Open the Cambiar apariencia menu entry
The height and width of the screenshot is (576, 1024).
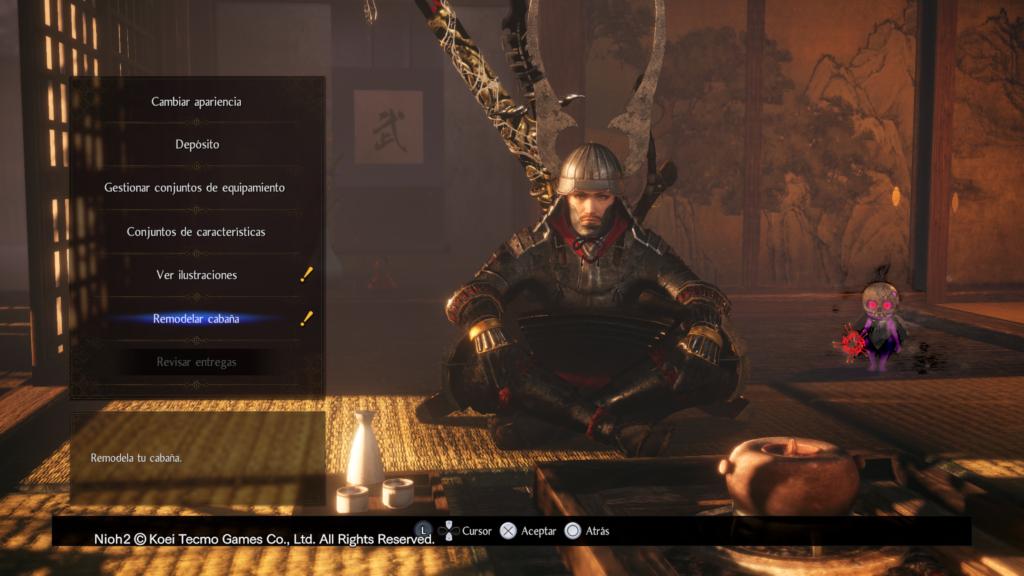[x=196, y=102]
